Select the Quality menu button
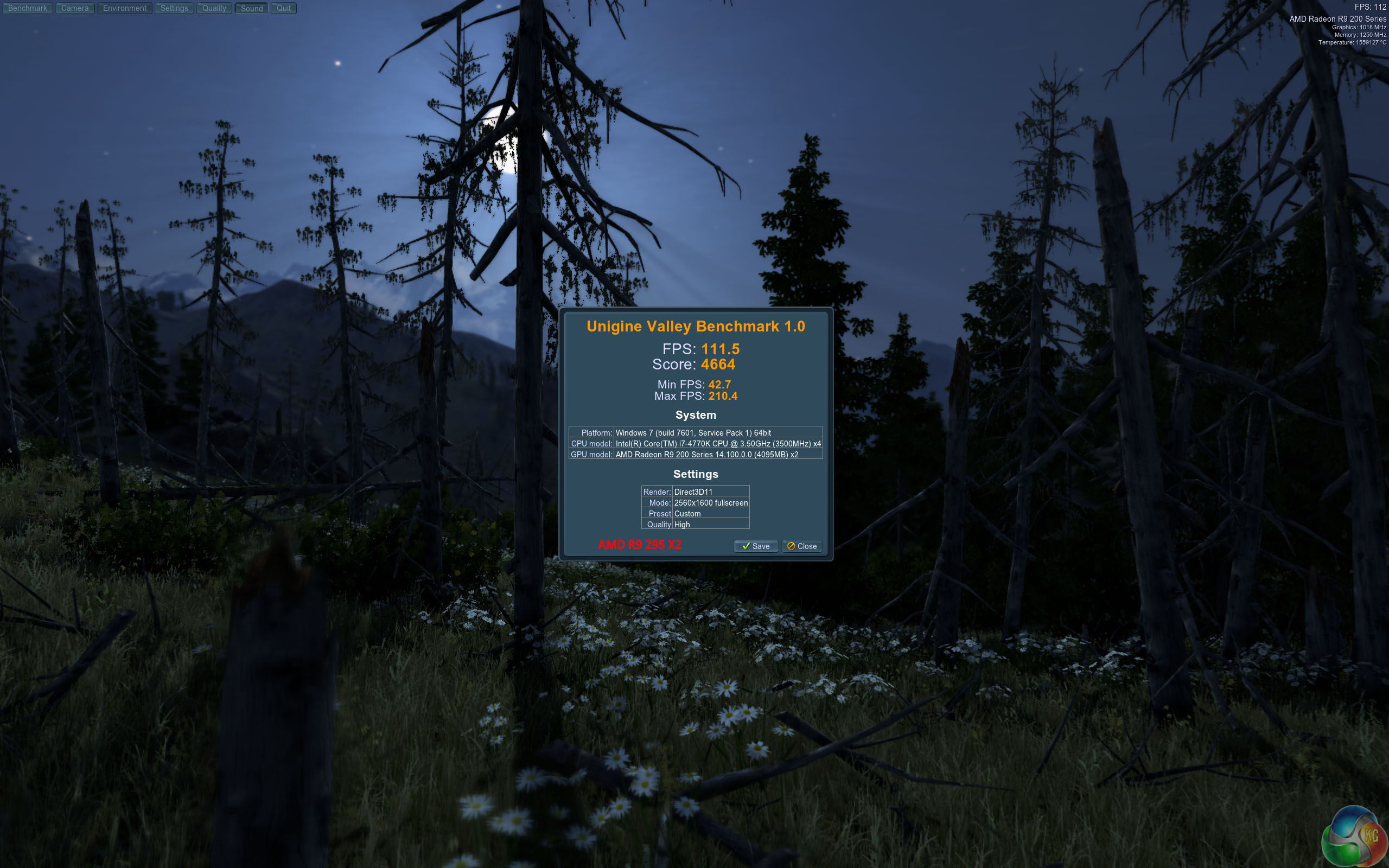 (214, 8)
